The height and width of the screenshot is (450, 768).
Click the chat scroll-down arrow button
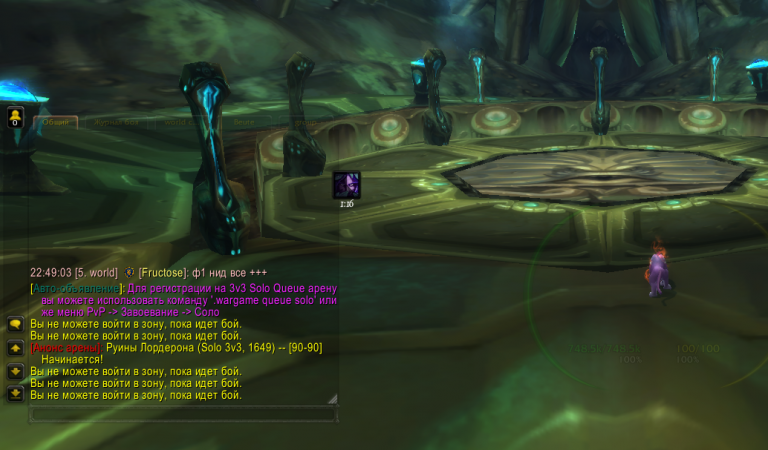tap(15, 371)
